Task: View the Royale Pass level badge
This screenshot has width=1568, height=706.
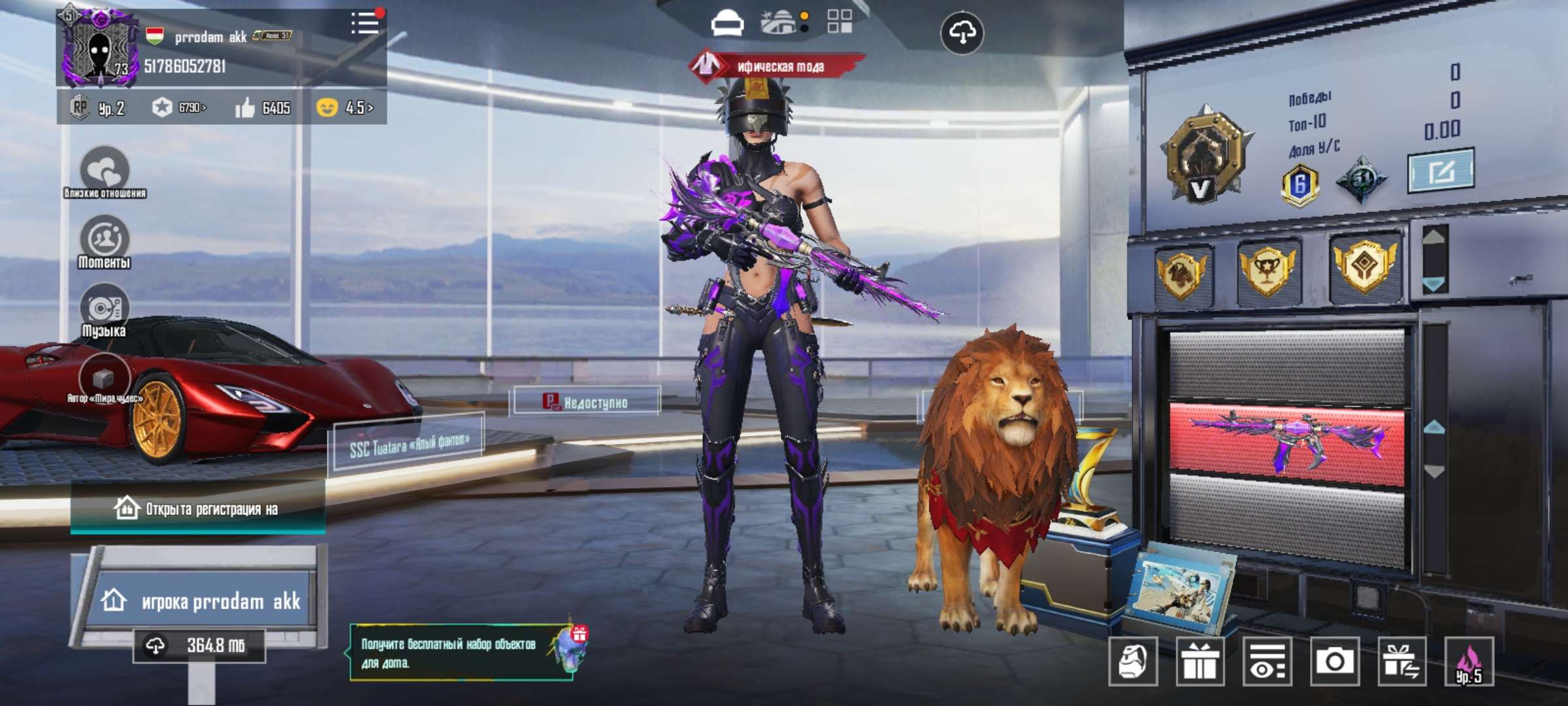Action: (98, 107)
